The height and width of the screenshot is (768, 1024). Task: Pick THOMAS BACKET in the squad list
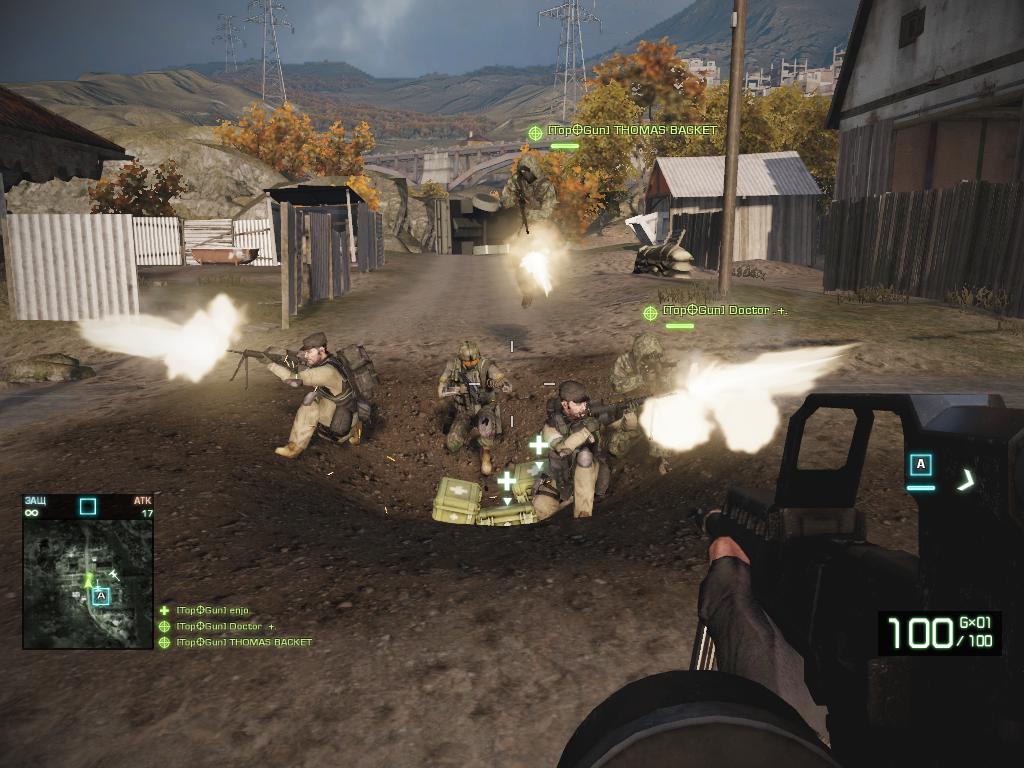pyautogui.click(x=243, y=642)
